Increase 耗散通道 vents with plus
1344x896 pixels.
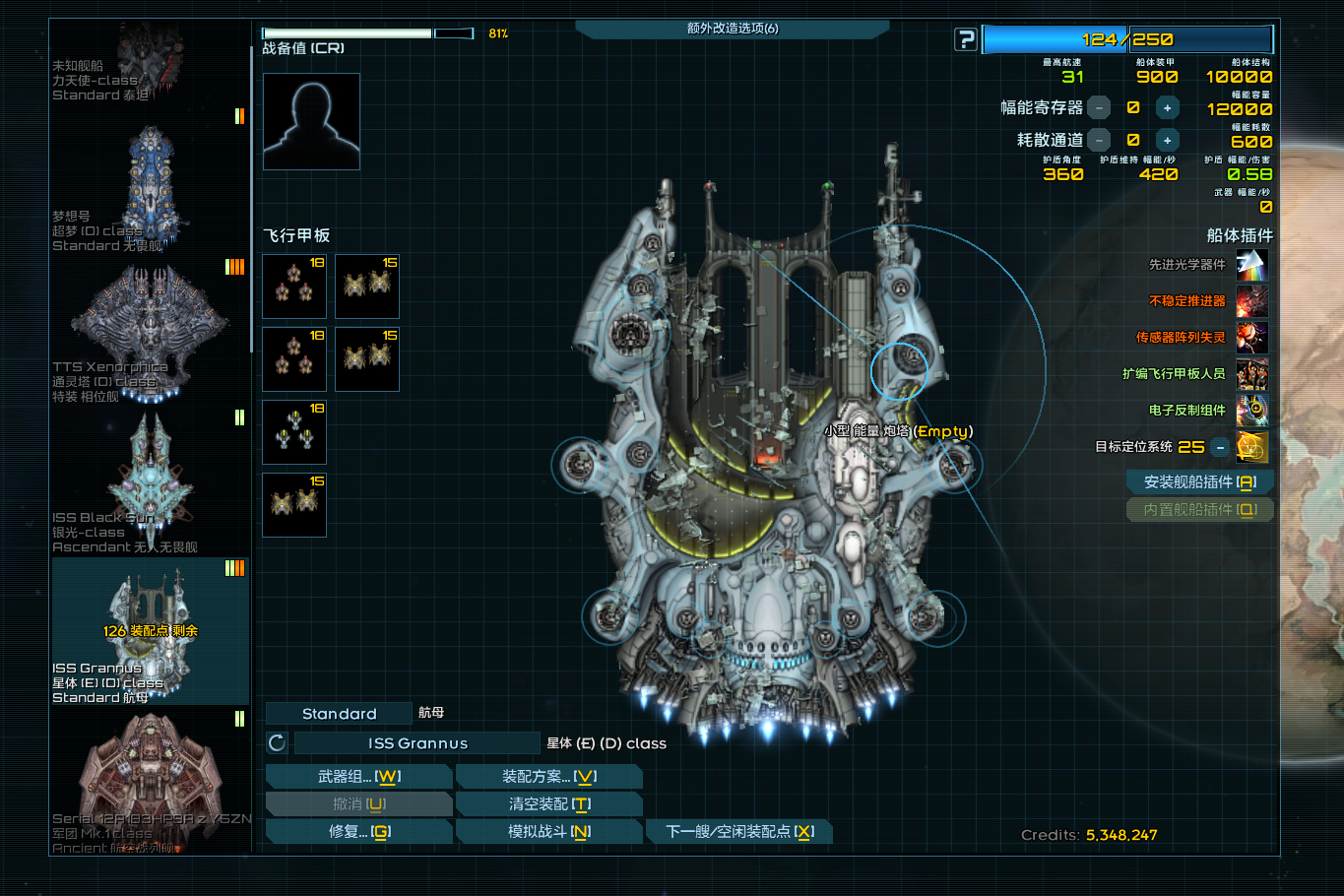click(x=1167, y=141)
